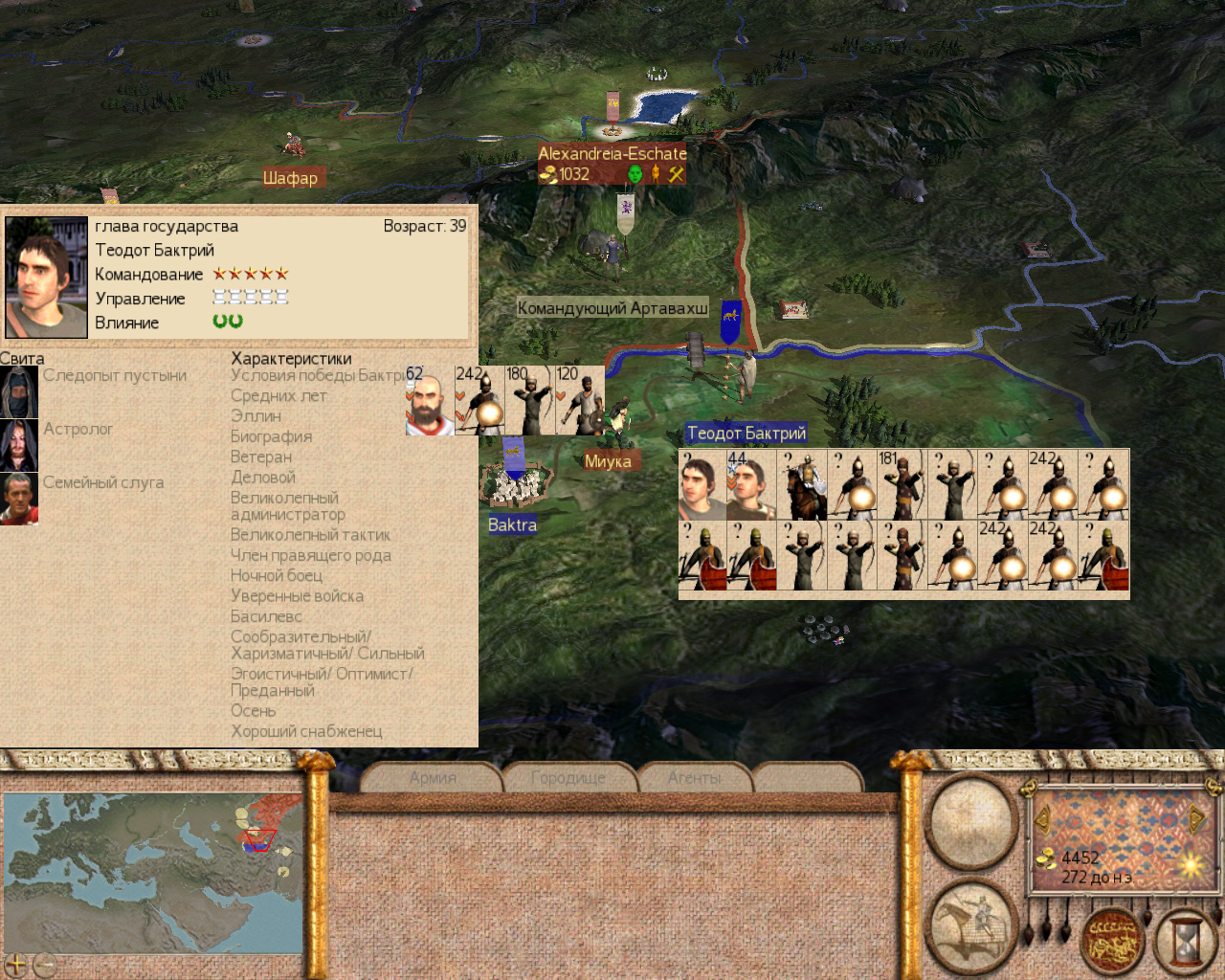Click the gold left arrow on the carpet panel
The image size is (1225, 980).
click(x=1042, y=818)
